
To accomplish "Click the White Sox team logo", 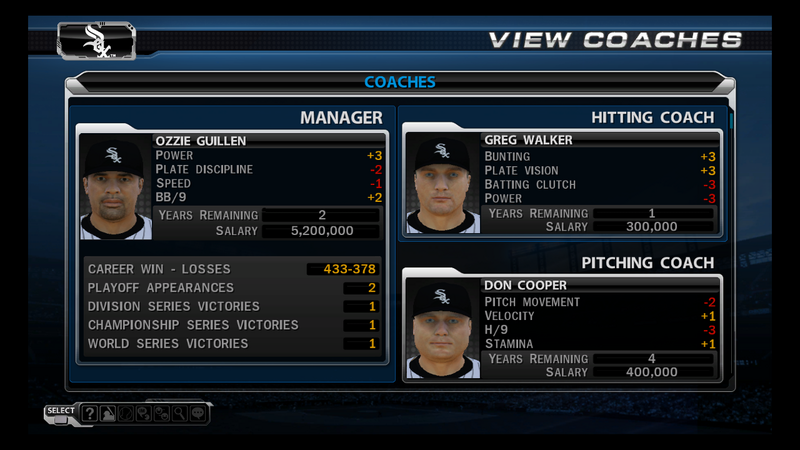I will pyautogui.click(x=98, y=40).
